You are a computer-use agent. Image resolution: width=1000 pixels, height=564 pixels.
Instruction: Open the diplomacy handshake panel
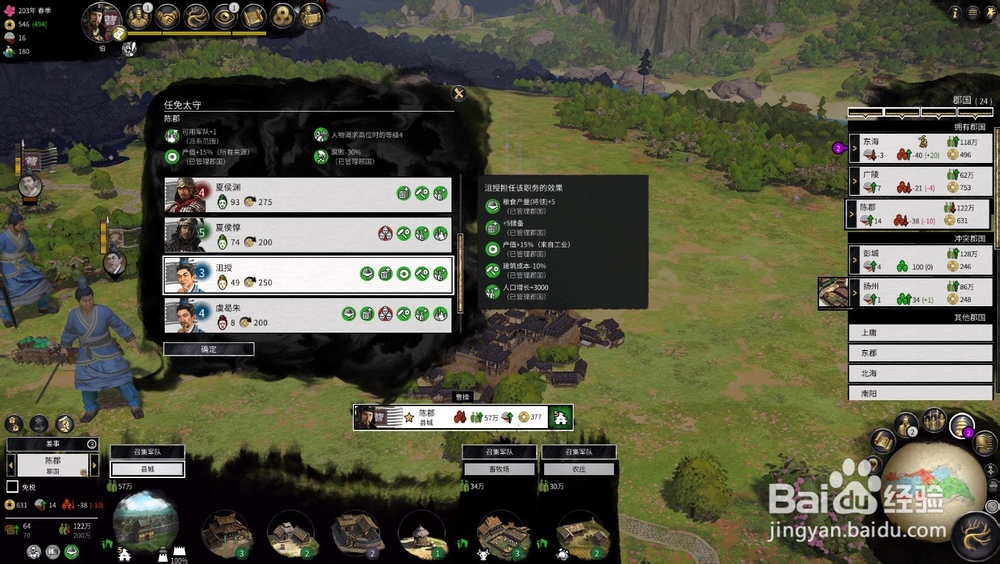tap(167, 16)
